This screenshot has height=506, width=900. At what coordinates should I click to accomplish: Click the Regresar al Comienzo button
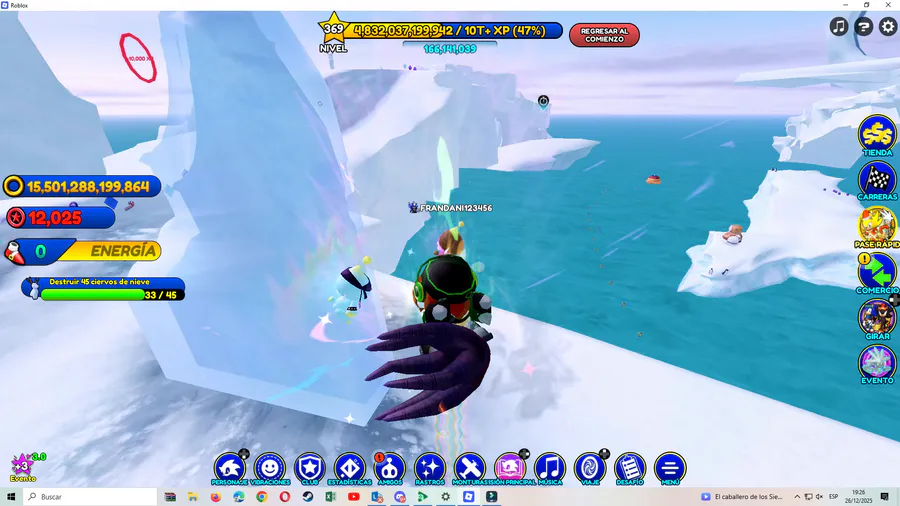(604, 35)
